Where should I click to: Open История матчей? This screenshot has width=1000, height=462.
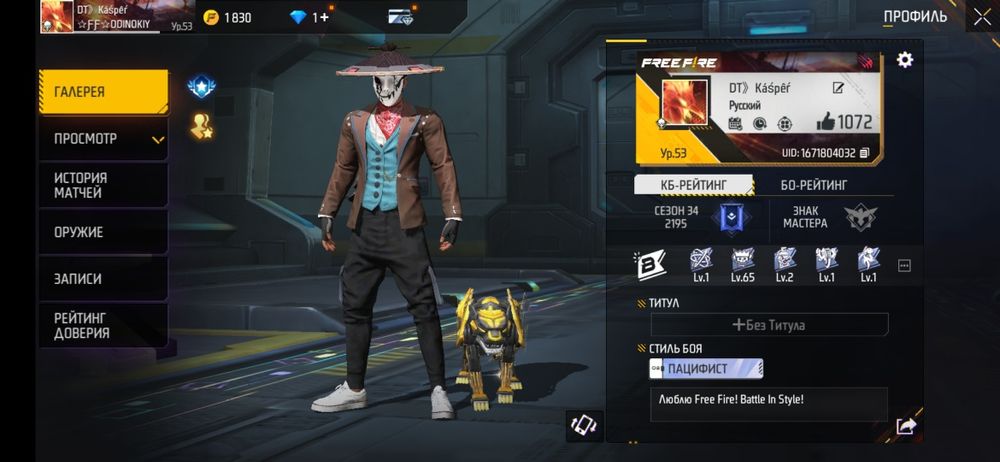point(103,185)
